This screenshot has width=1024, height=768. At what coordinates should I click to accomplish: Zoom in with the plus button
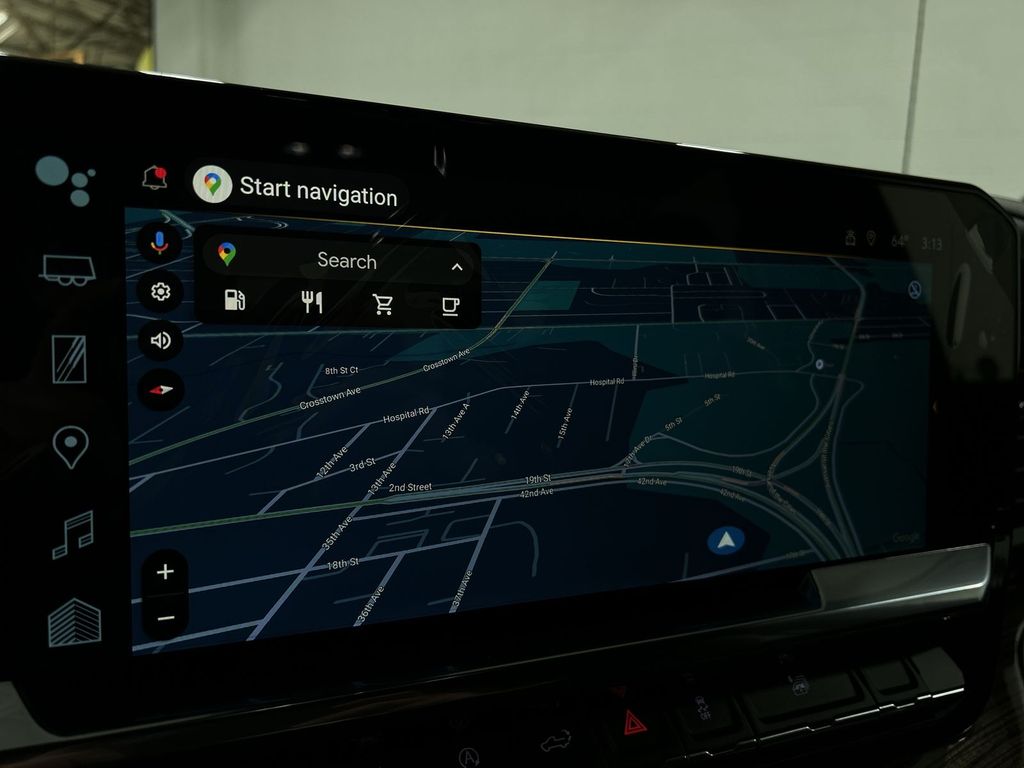(165, 572)
